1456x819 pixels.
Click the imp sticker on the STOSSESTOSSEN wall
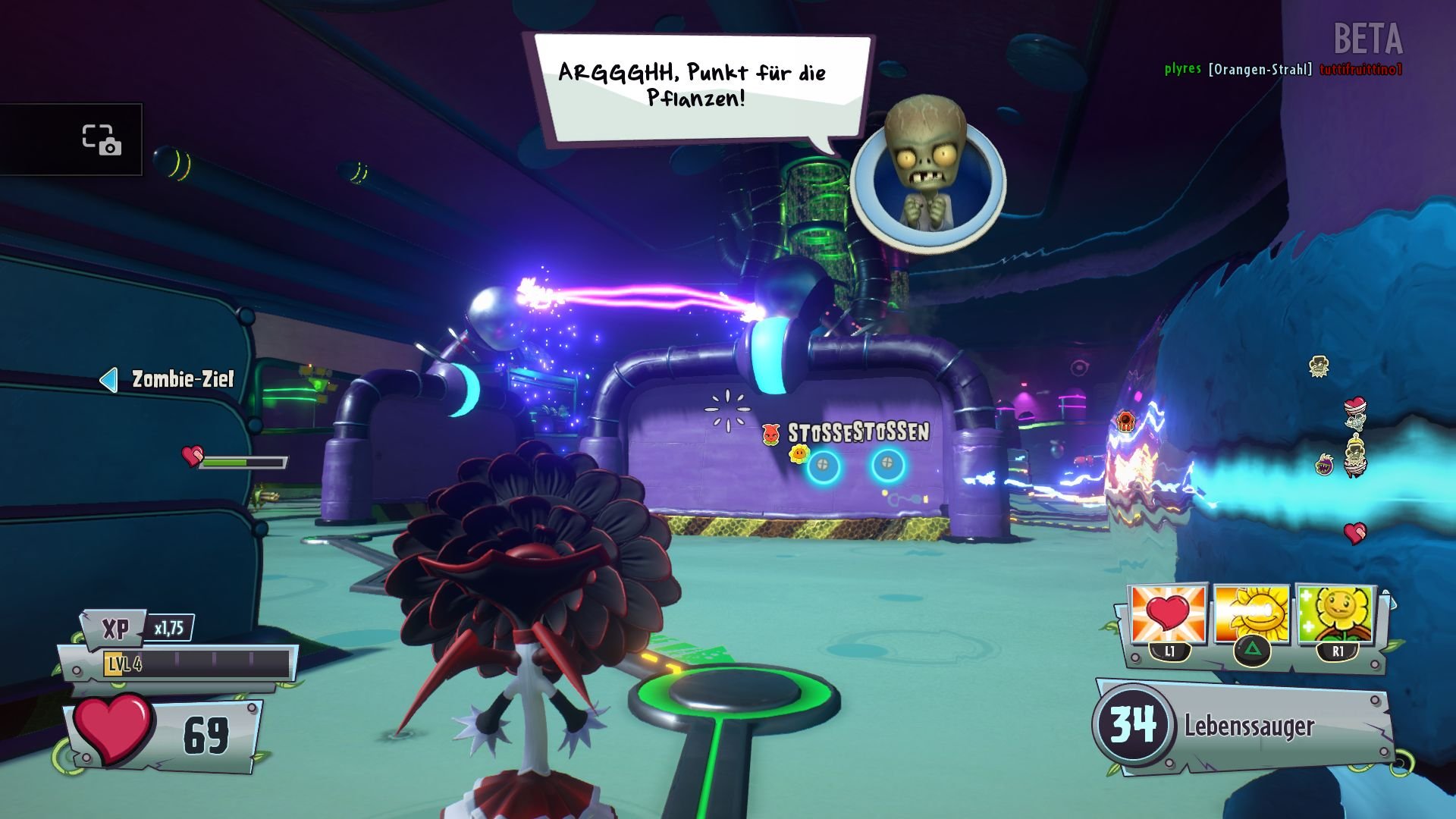(770, 435)
